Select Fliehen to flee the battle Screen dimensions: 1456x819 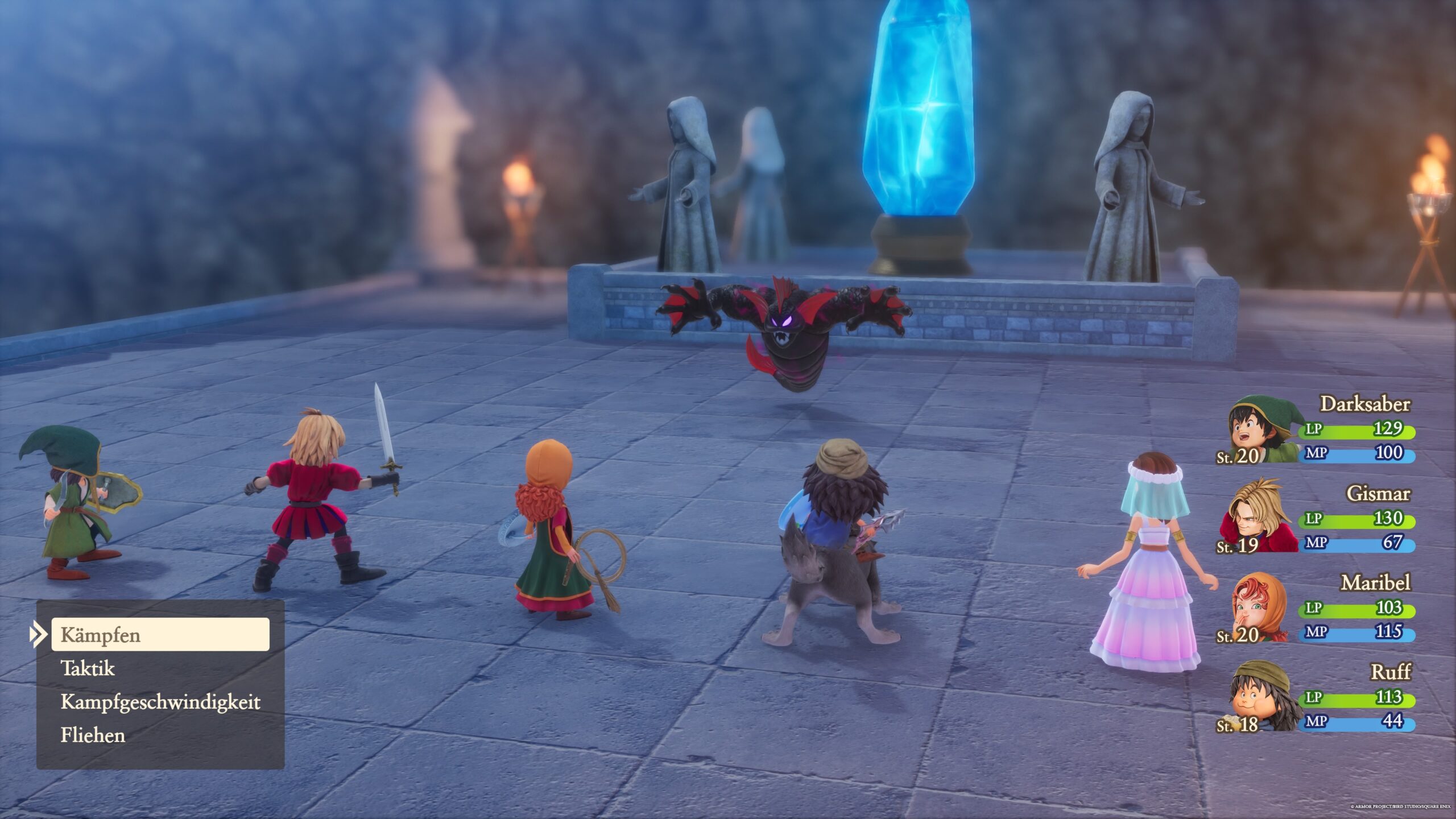(x=93, y=735)
